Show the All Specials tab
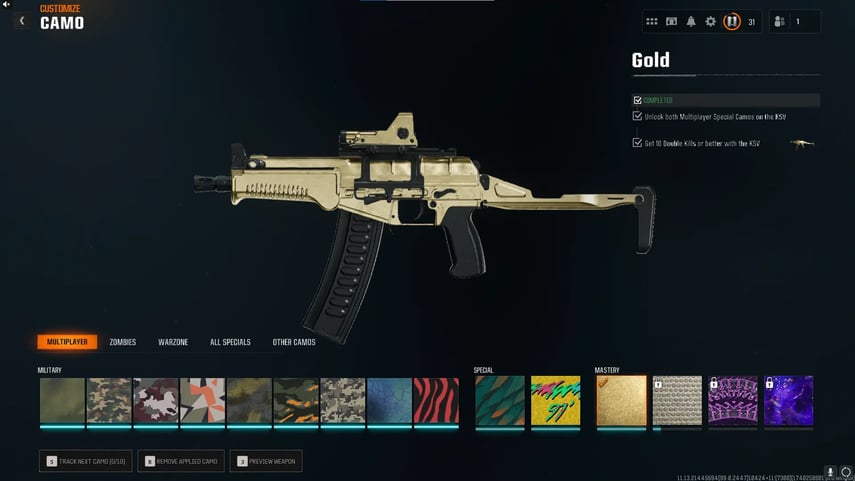 click(x=230, y=342)
